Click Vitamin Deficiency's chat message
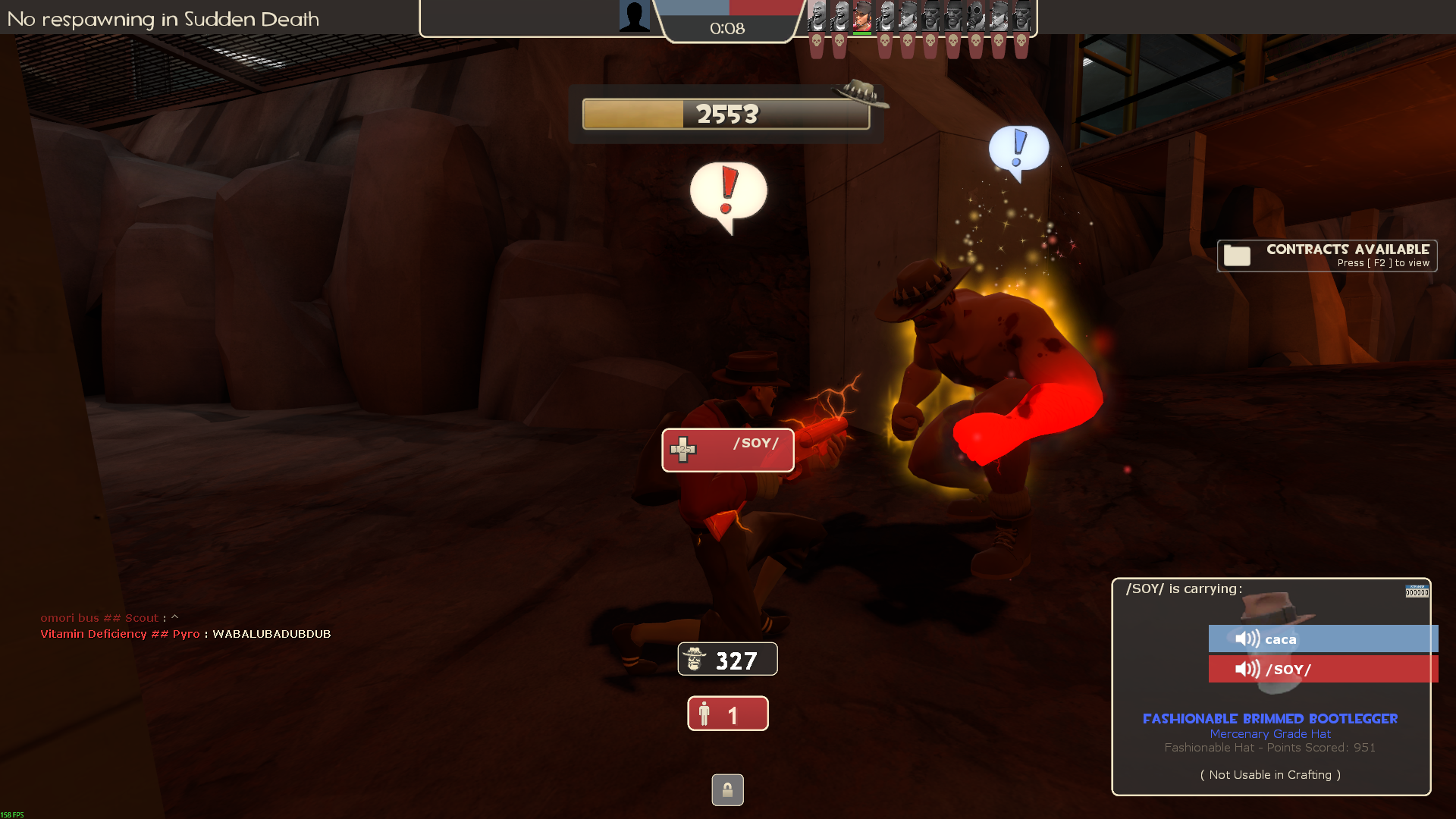 (186, 634)
